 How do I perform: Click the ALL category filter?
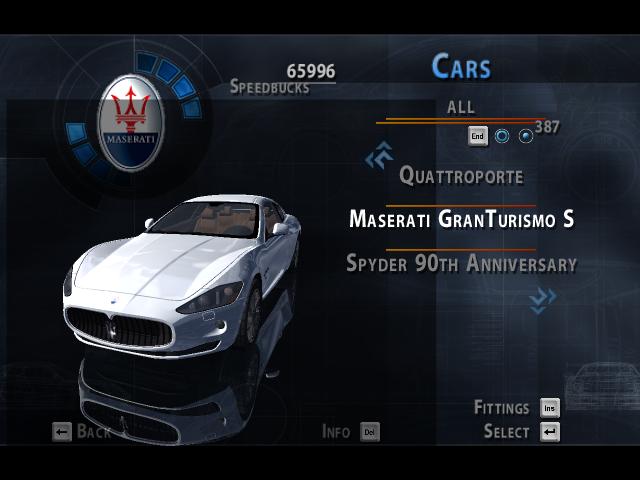(461, 108)
